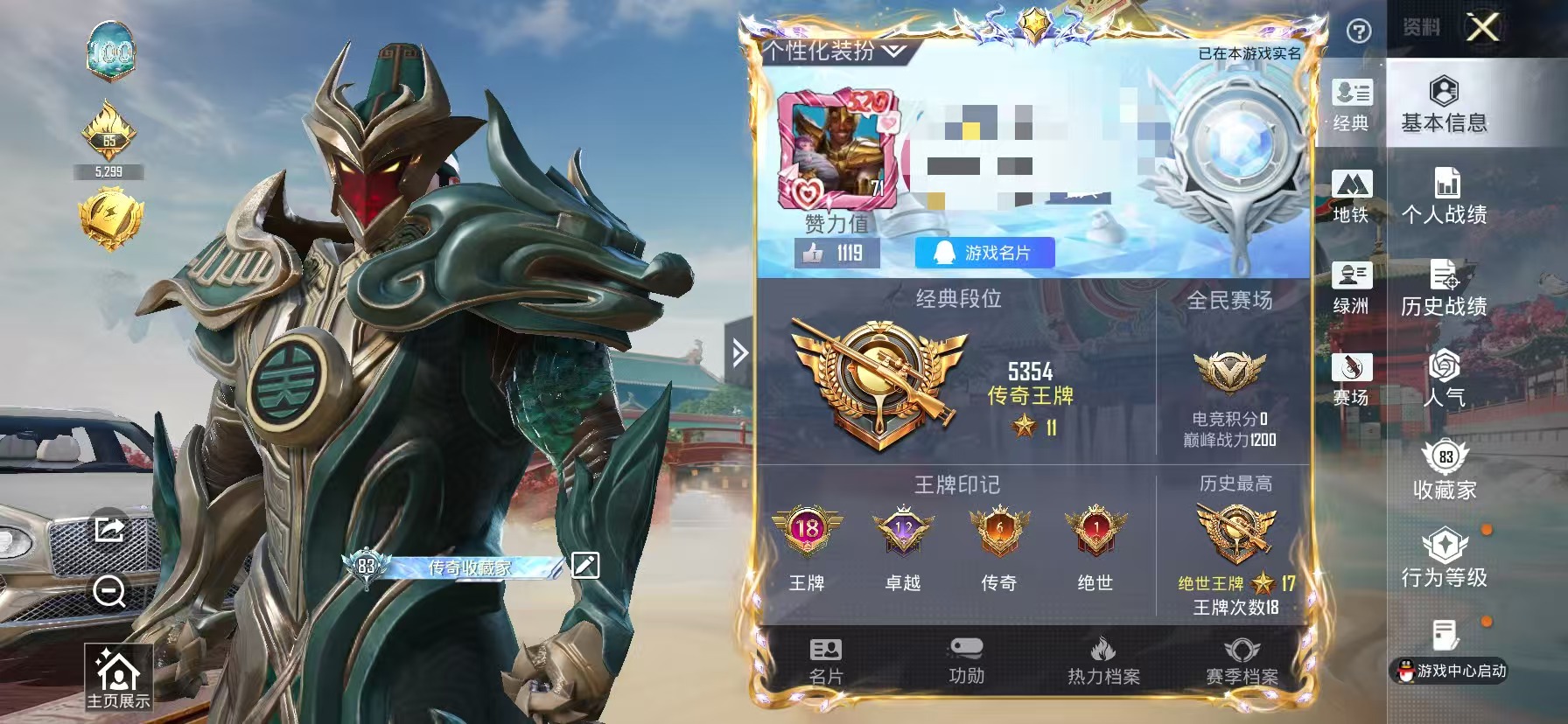Click the player avatar thumbnail
The width and height of the screenshot is (1568, 724).
(x=838, y=149)
